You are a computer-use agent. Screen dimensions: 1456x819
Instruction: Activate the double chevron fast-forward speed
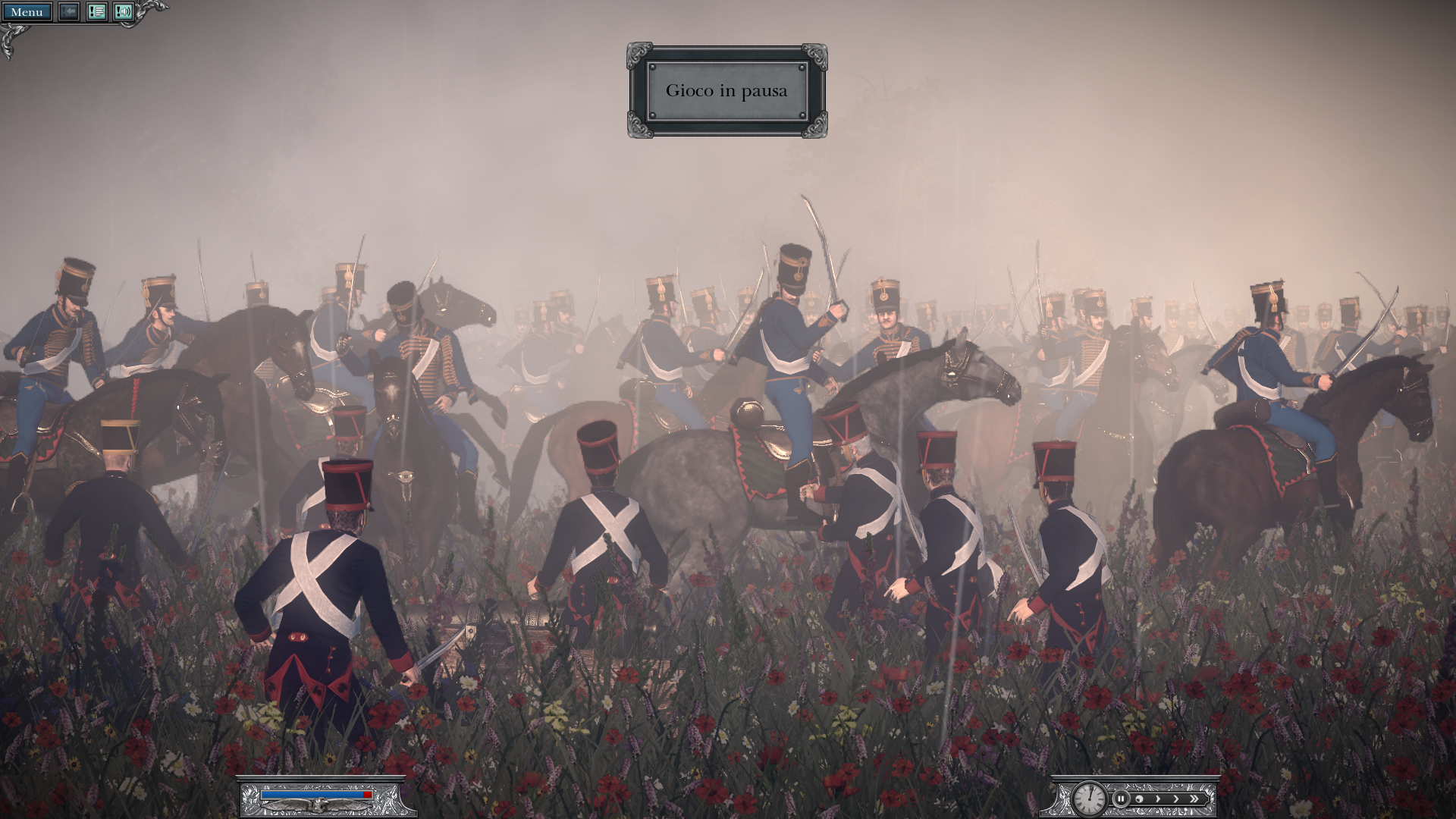coord(1194,799)
